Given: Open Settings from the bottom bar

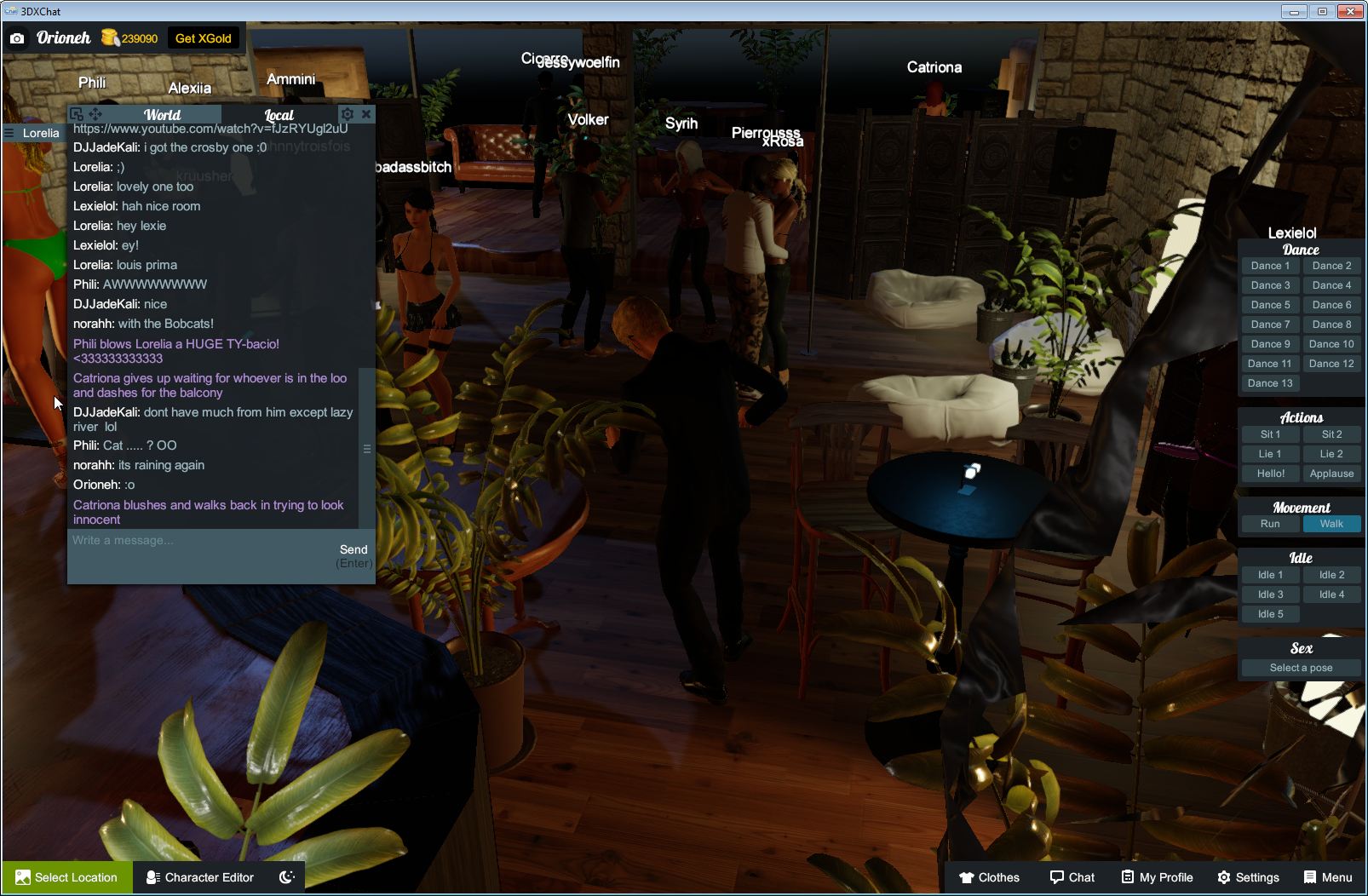Looking at the screenshot, I should click(x=1249, y=877).
